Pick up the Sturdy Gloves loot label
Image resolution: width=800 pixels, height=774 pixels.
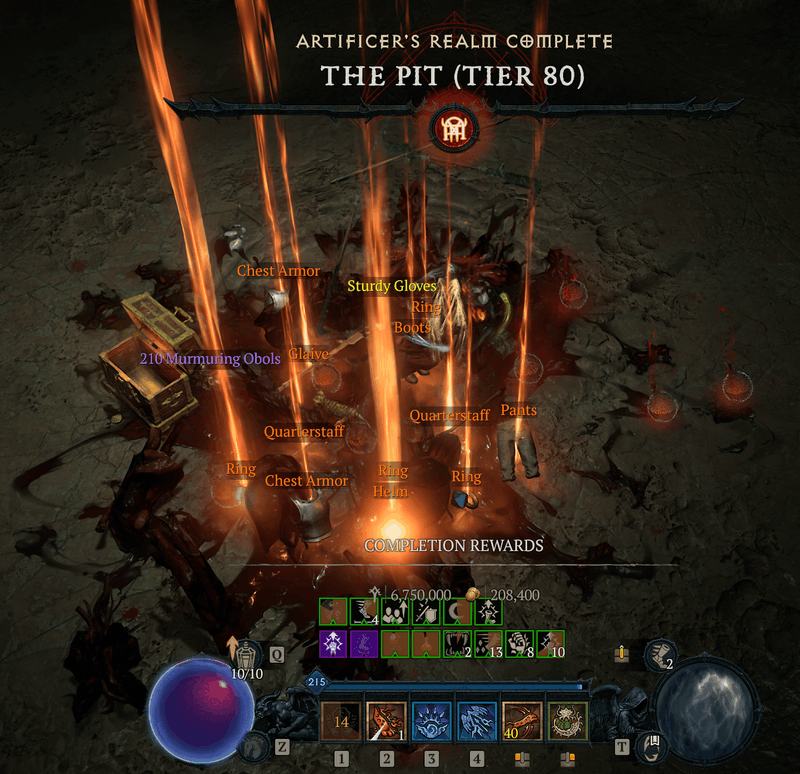392,286
